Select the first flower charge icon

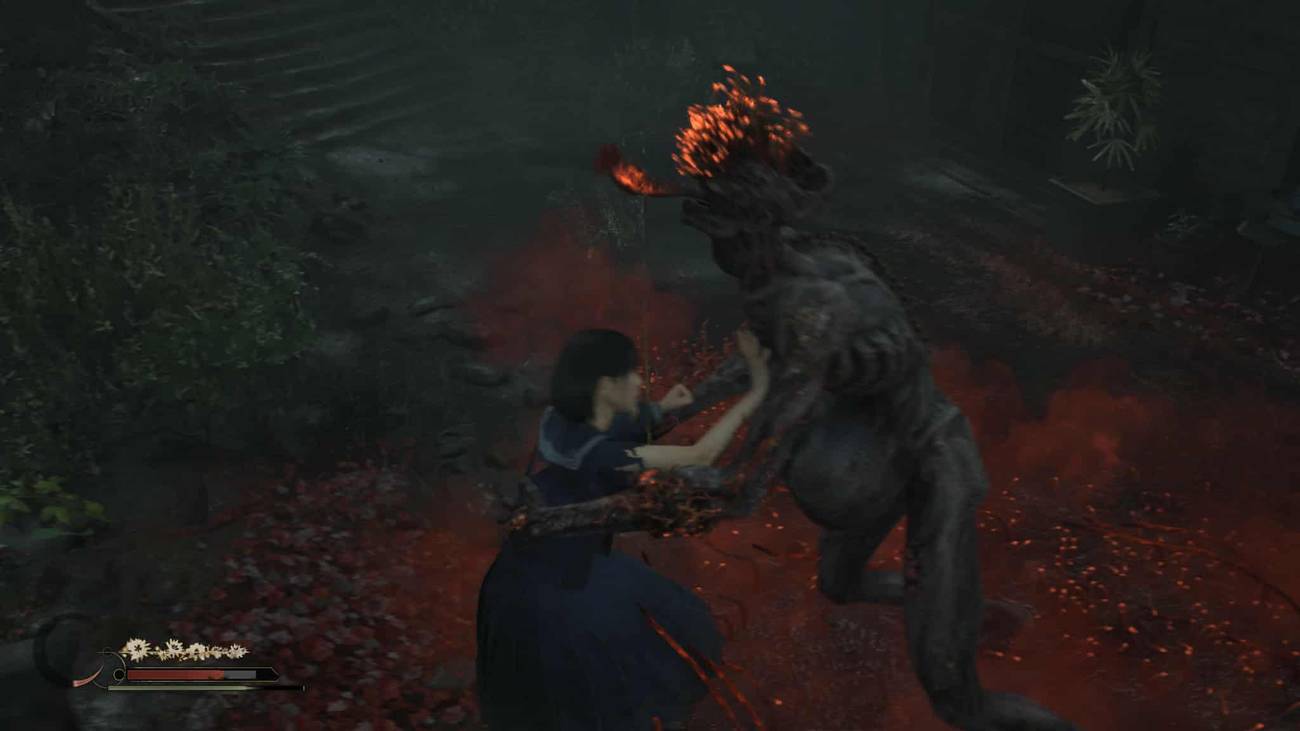click(138, 648)
